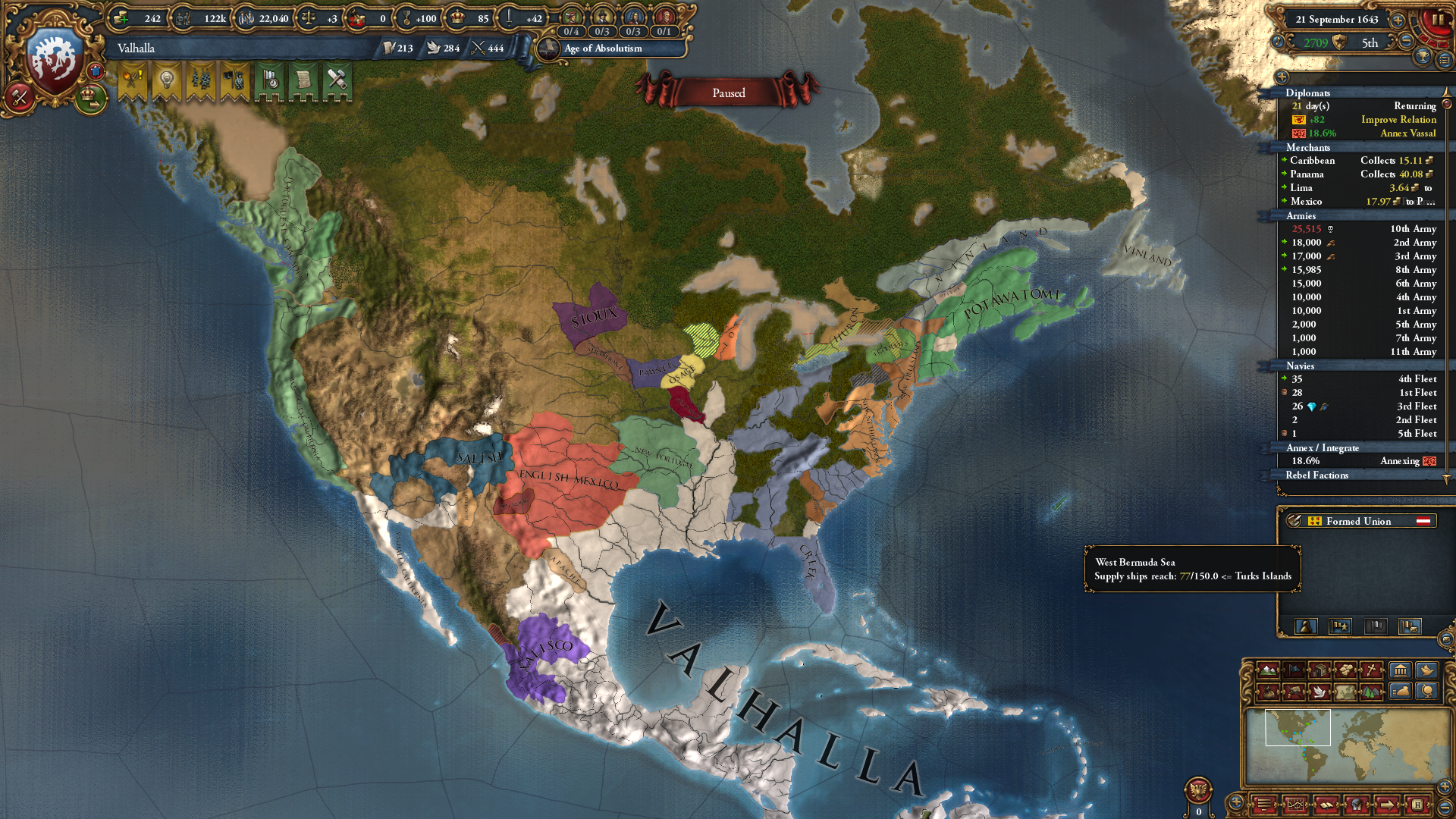Decrease game speed with the minus button
The width and height of the screenshot is (1456, 819).
(1405, 42)
